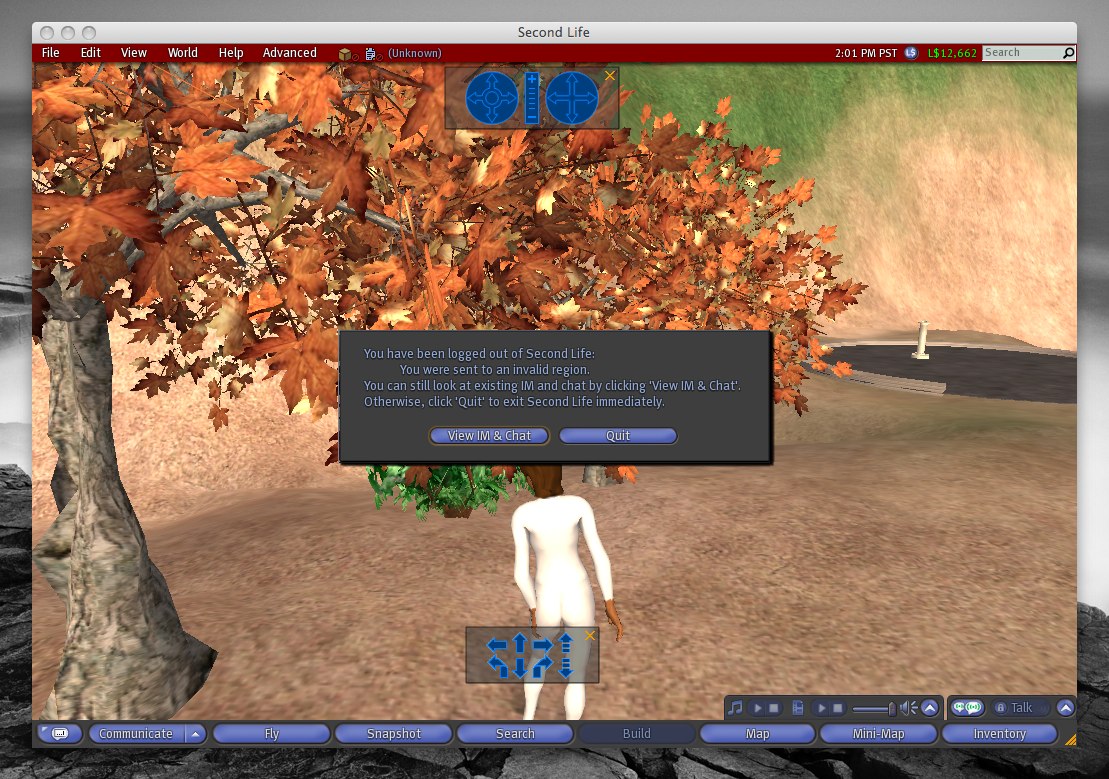Close the camera controls panel

click(x=610, y=76)
